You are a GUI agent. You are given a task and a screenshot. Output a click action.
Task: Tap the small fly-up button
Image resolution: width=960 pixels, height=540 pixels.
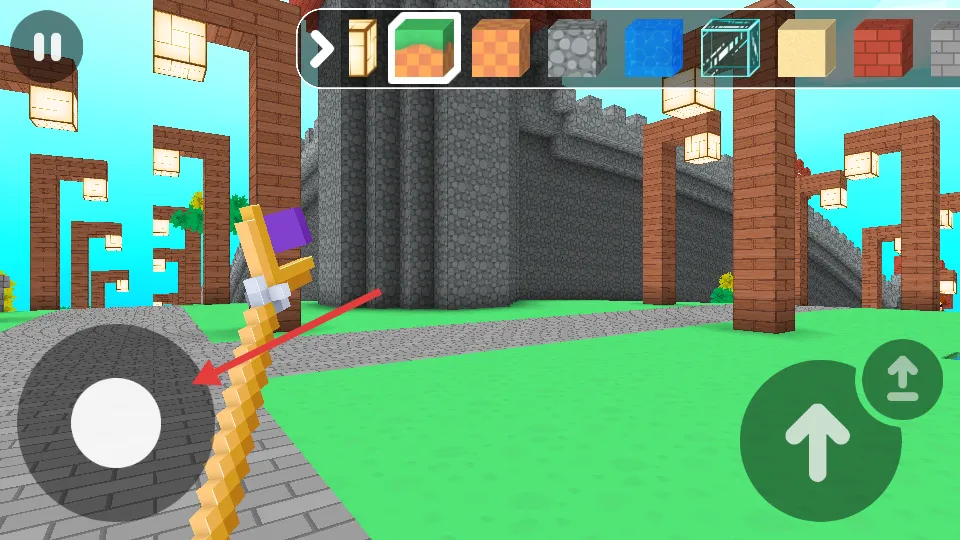pyautogui.click(x=902, y=378)
